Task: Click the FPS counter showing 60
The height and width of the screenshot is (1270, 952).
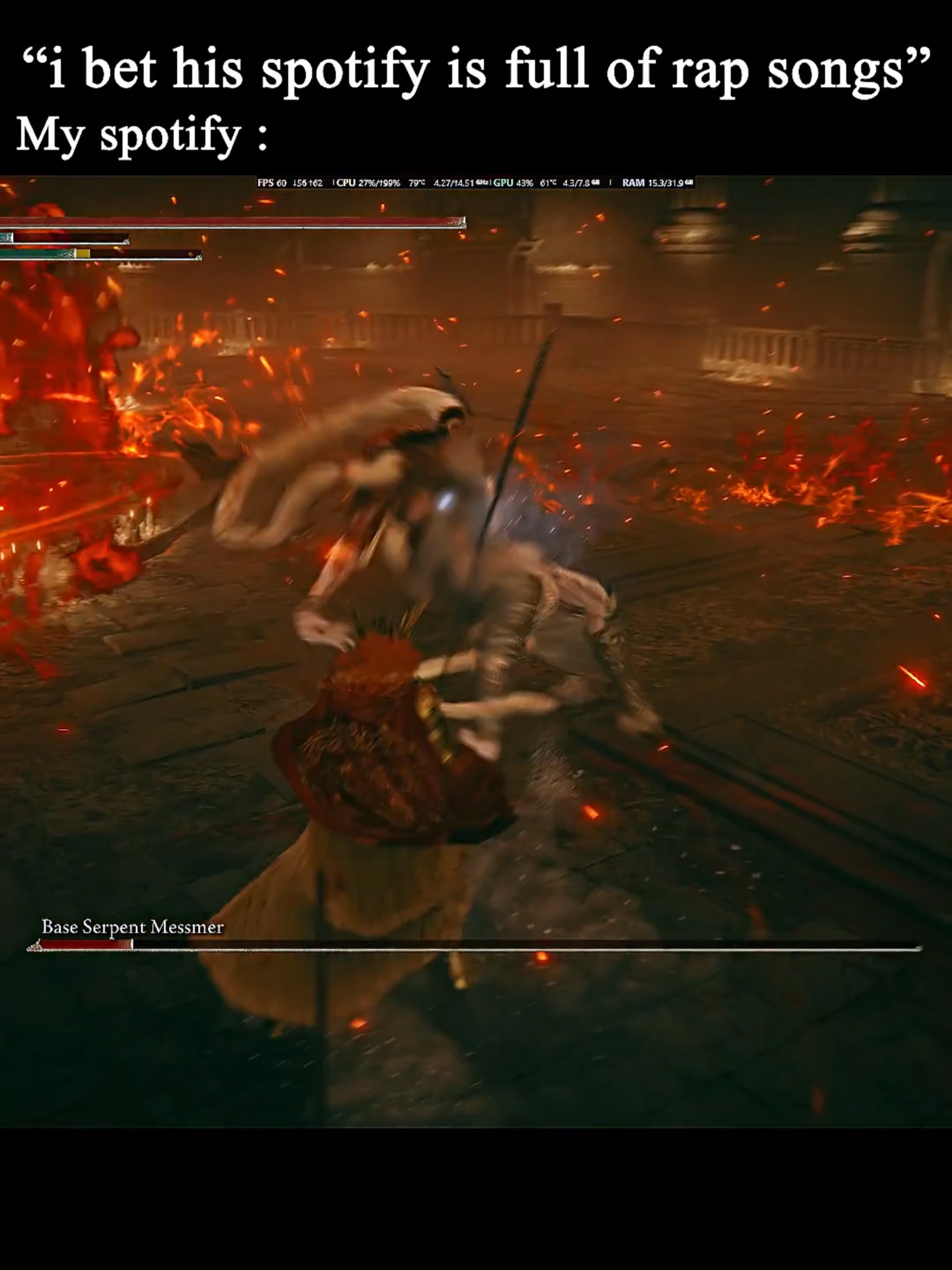Action: point(273,183)
